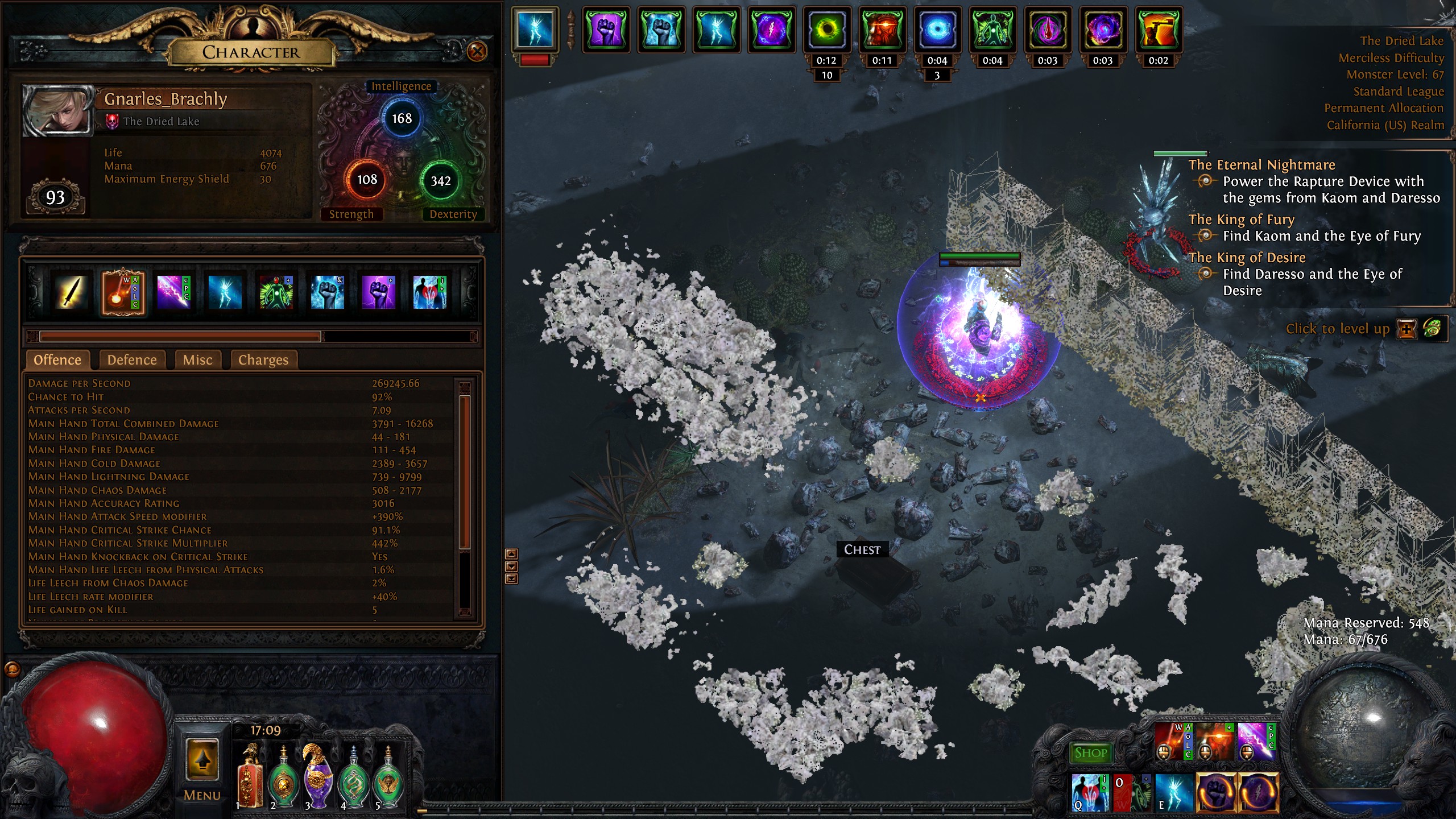Activate the E-bound blue lightning figure skill
Image resolution: width=1456 pixels, height=819 pixels.
pyautogui.click(x=1173, y=792)
